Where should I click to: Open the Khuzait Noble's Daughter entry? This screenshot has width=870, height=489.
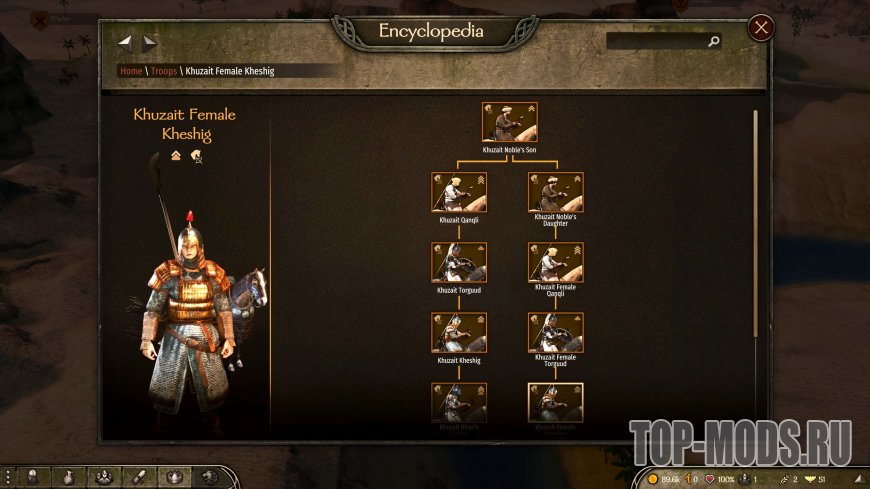click(x=556, y=192)
